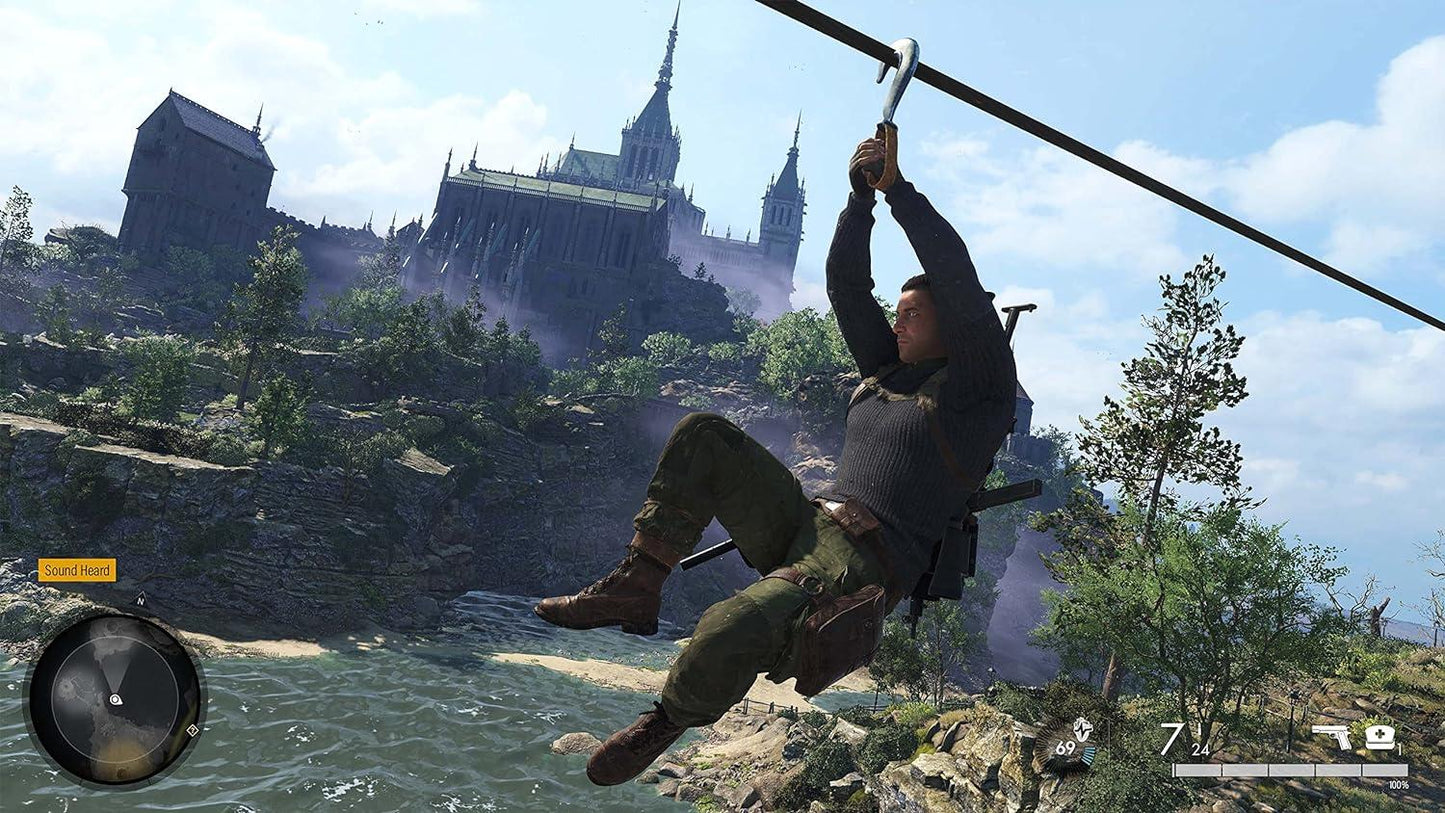
Task: Click the yellow objective marker on the minimap edge
Action: [x=193, y=730]
